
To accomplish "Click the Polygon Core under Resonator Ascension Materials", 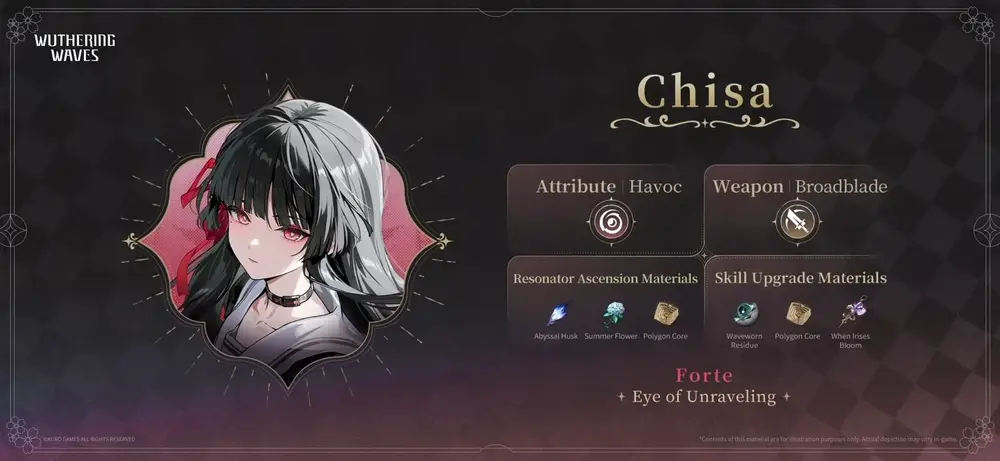I will [x=665, y=313].
